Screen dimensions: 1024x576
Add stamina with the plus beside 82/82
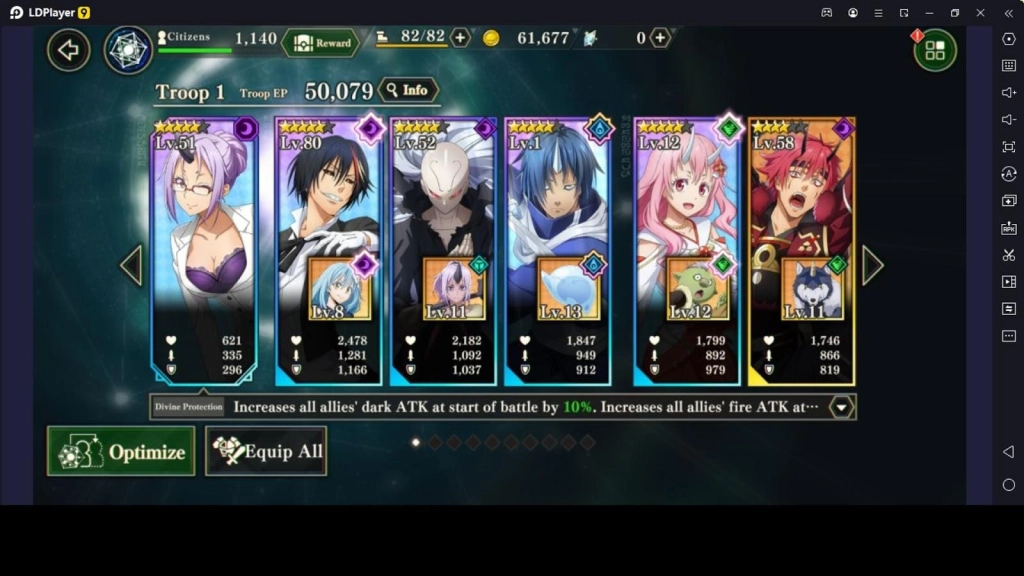[x=460, y=38]
